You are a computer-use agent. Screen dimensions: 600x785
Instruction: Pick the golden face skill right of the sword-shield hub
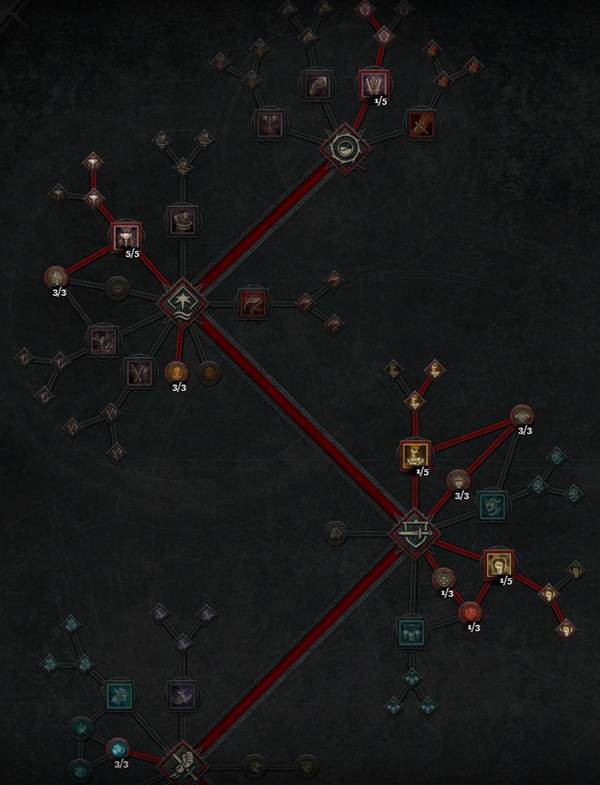[498, 565]
